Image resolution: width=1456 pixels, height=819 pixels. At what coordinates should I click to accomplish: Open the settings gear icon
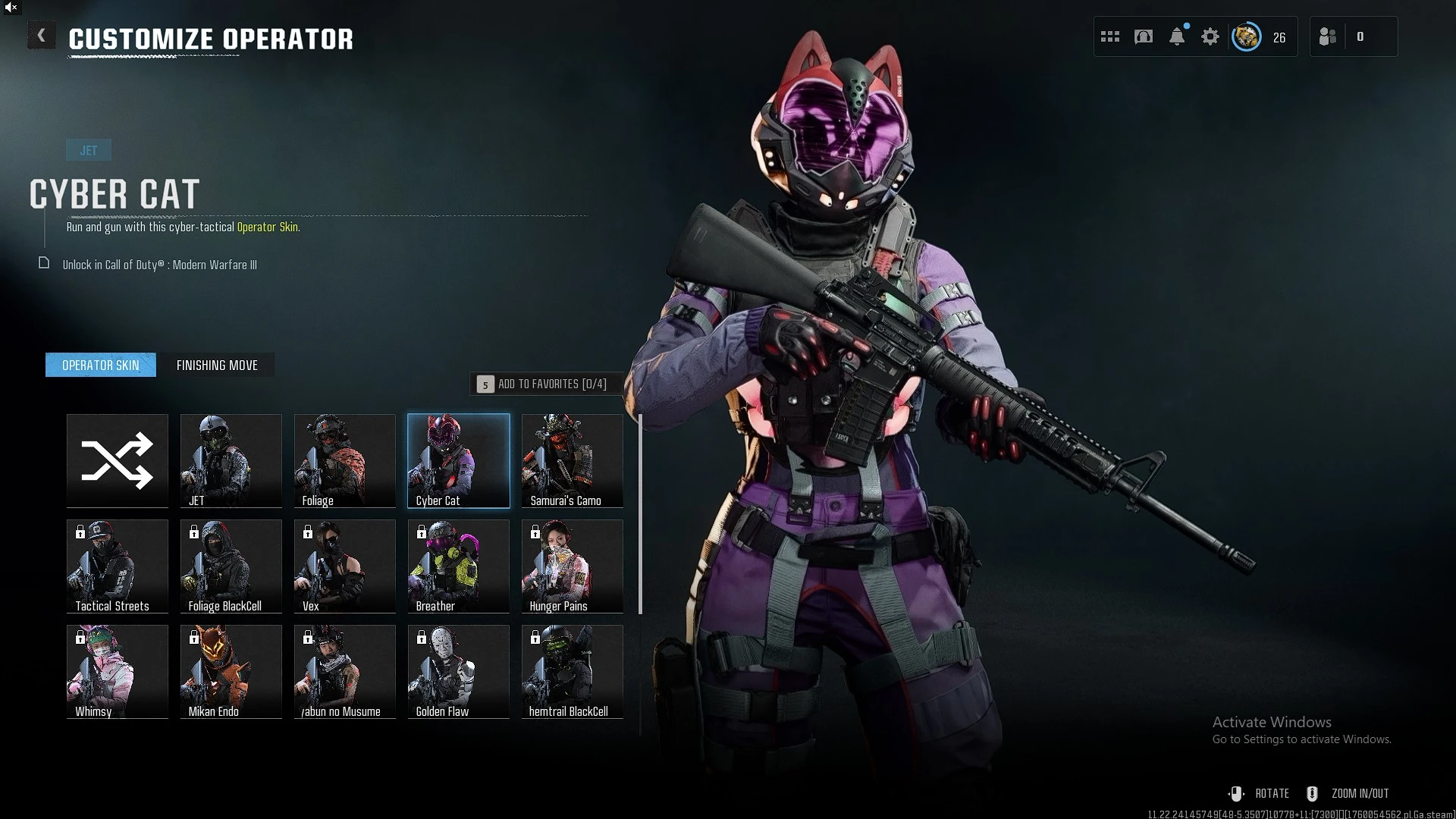click(x=1210, y=36)
